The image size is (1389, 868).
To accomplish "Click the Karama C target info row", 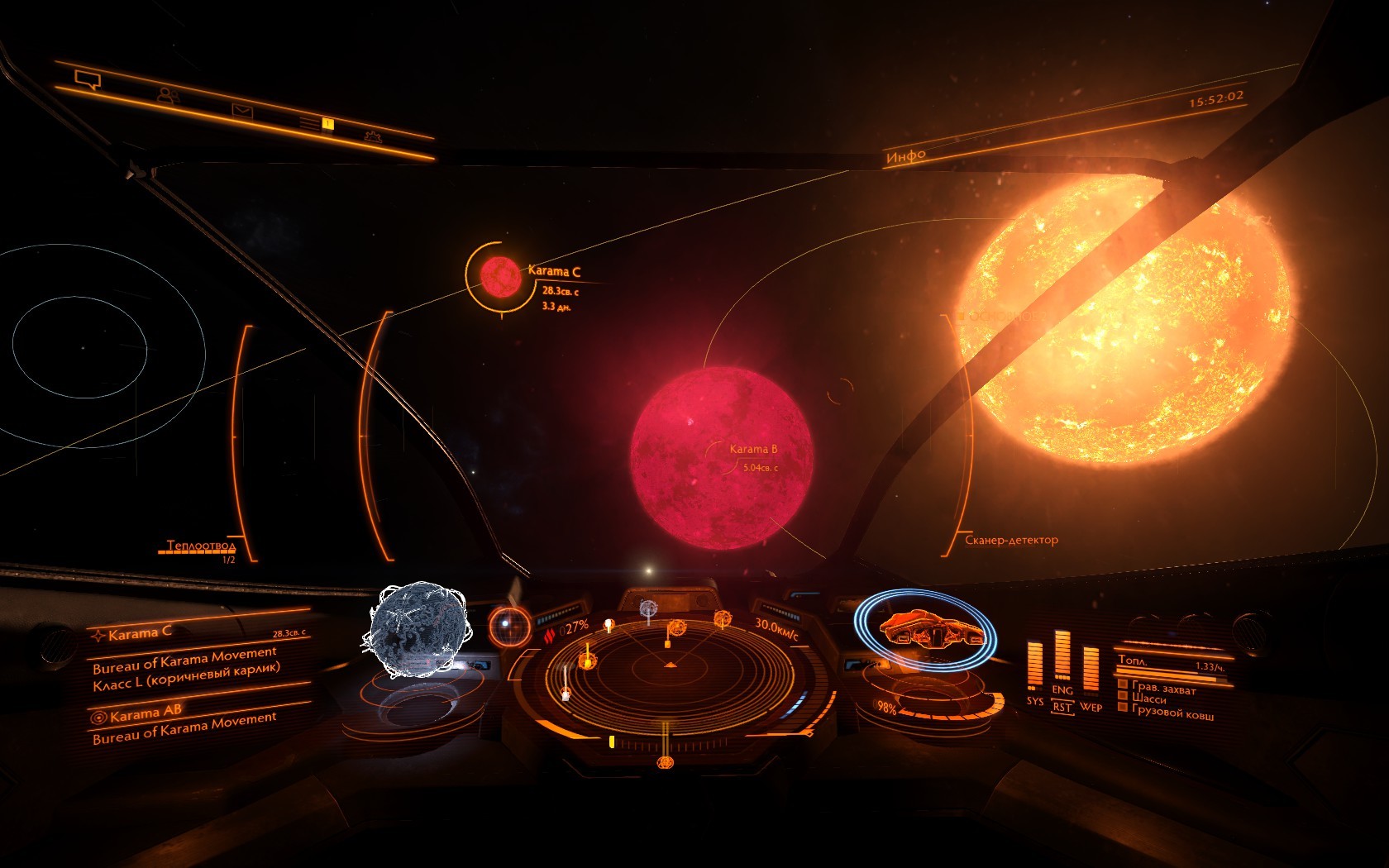I will click(198, 633).
